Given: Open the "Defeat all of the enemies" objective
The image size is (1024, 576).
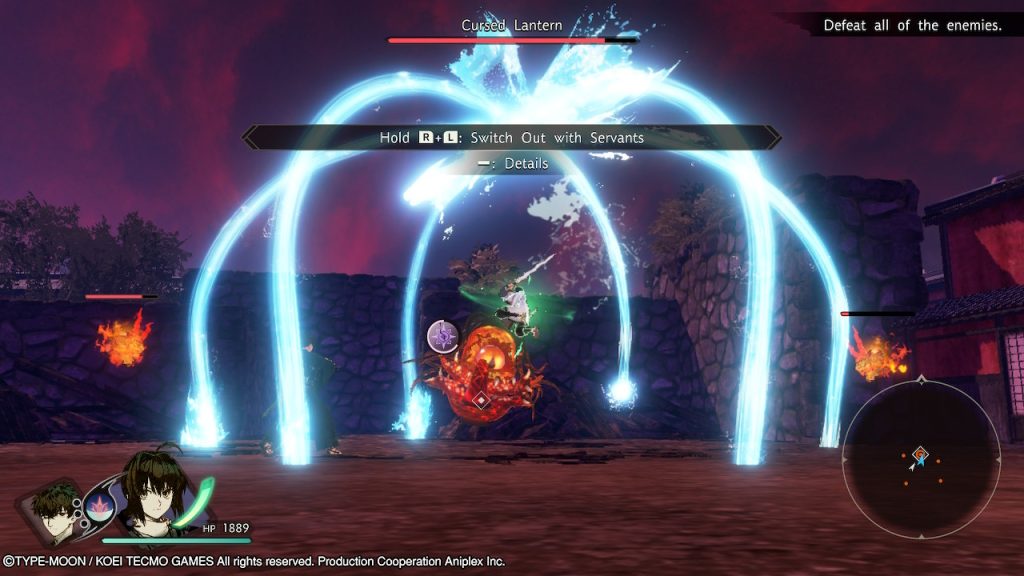Looking at the screenshot, I should (911, 25).
